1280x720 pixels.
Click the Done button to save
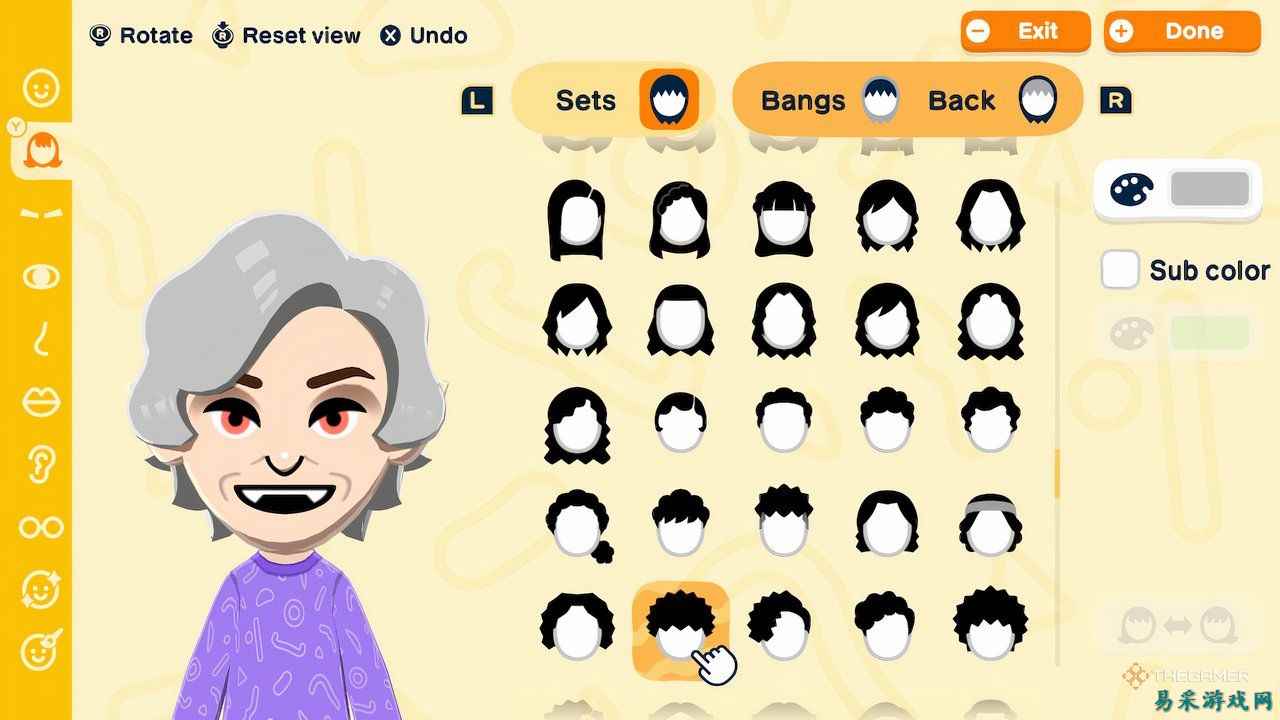click(x=1181, y=31)
